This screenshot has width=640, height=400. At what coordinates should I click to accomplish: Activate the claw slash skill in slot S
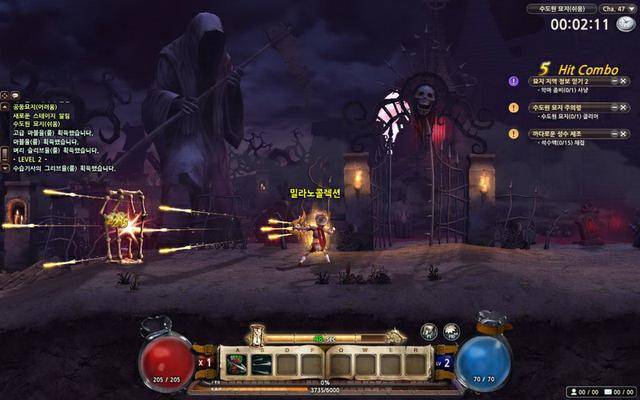[262, 365]
